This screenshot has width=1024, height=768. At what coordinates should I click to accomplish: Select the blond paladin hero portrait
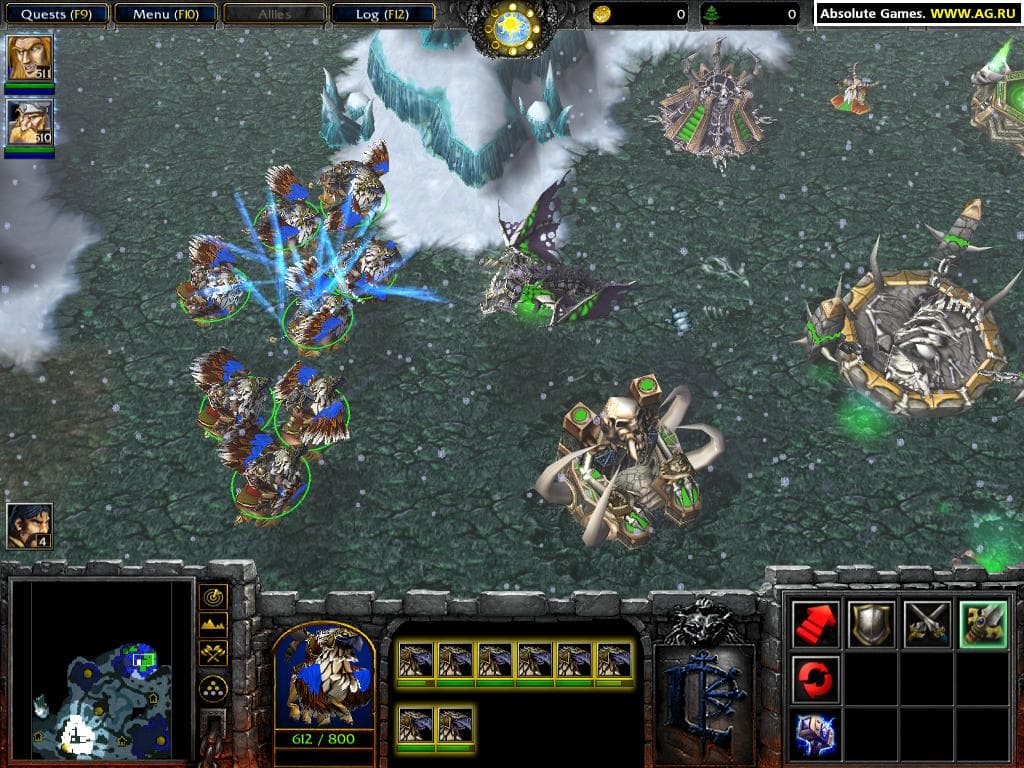[29, 58]
